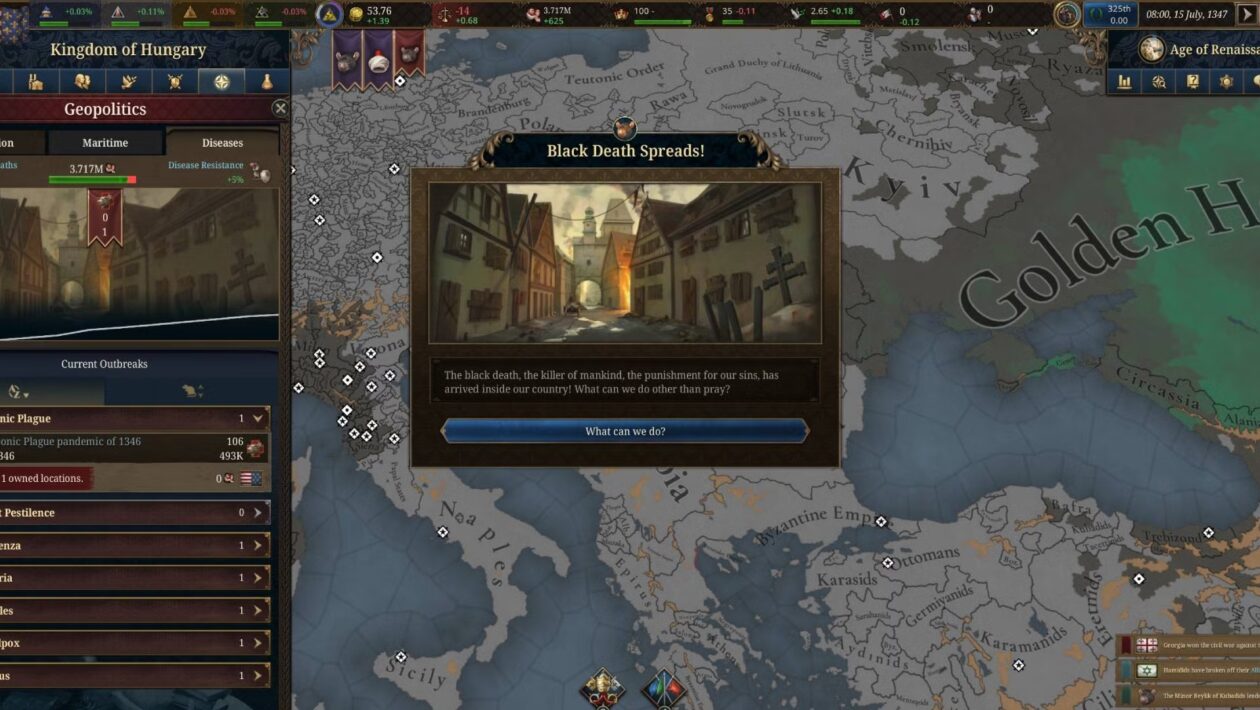Image resolution: width=1260 pixels, height=710 pixels.
Task: Expand the Influenza outbreak row
Action: pos(257,546)
